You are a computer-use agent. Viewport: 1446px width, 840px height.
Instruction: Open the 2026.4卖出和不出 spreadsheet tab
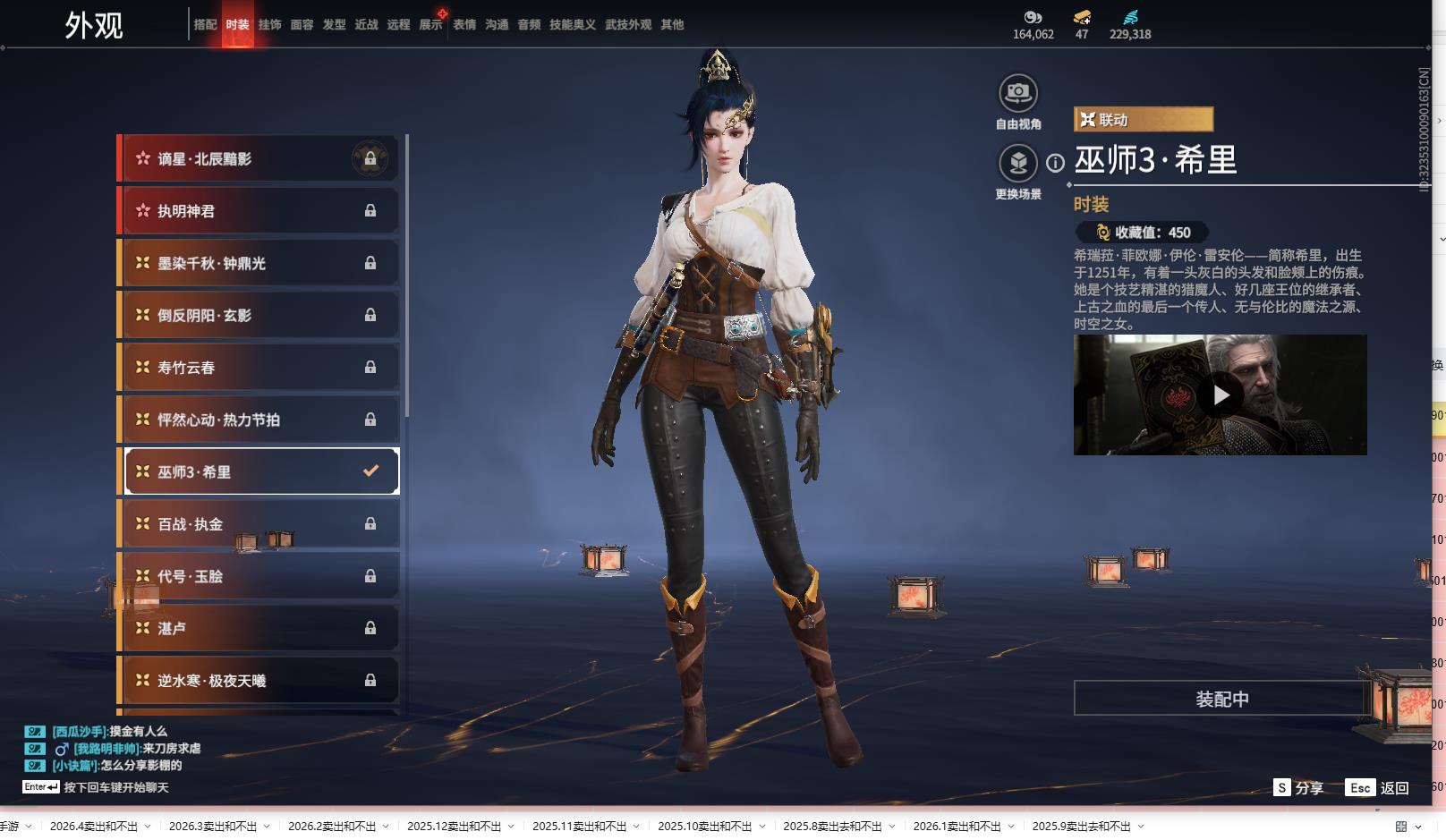point(94,827)
